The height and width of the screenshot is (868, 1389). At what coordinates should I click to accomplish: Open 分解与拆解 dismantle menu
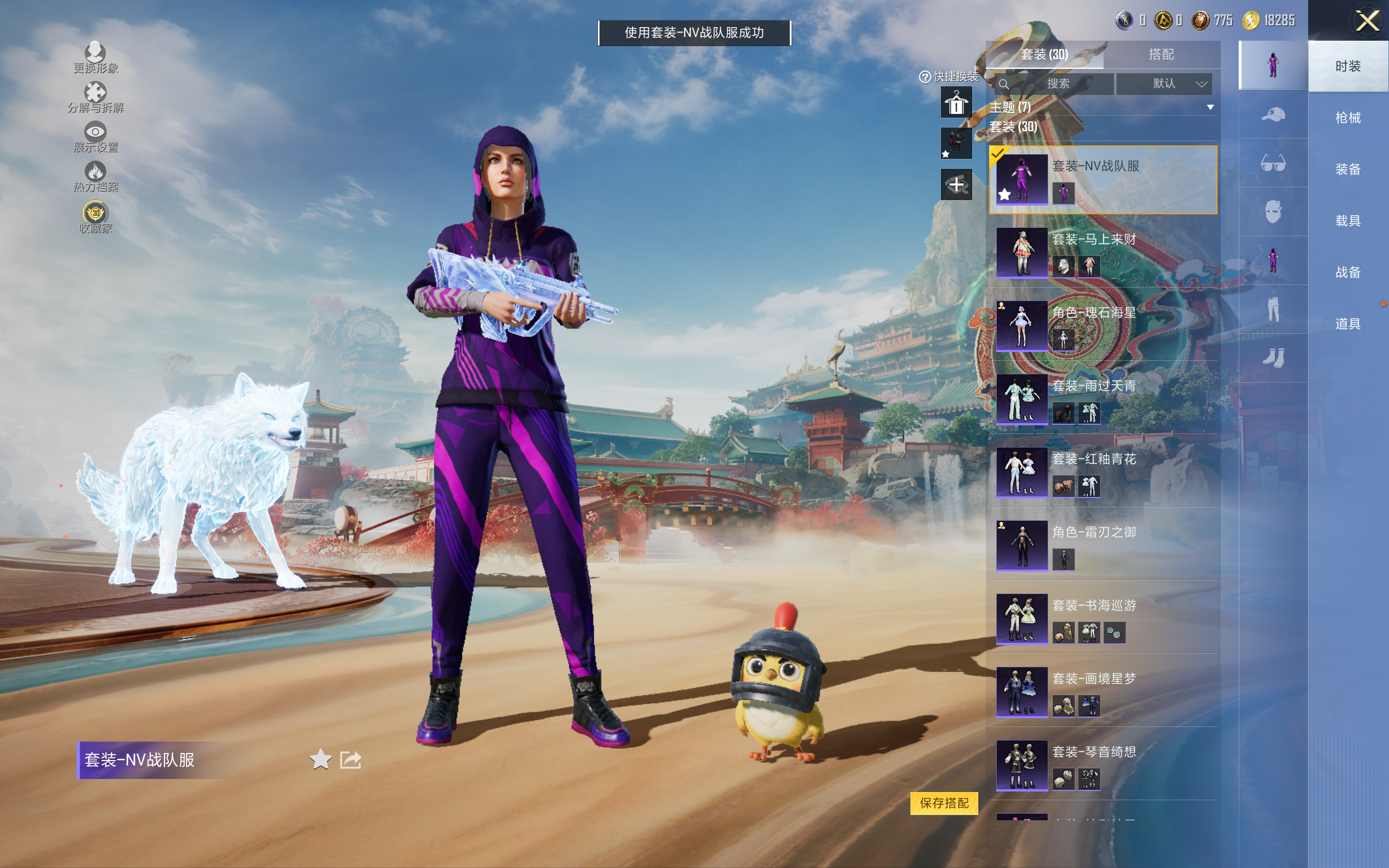click(95, 98)
